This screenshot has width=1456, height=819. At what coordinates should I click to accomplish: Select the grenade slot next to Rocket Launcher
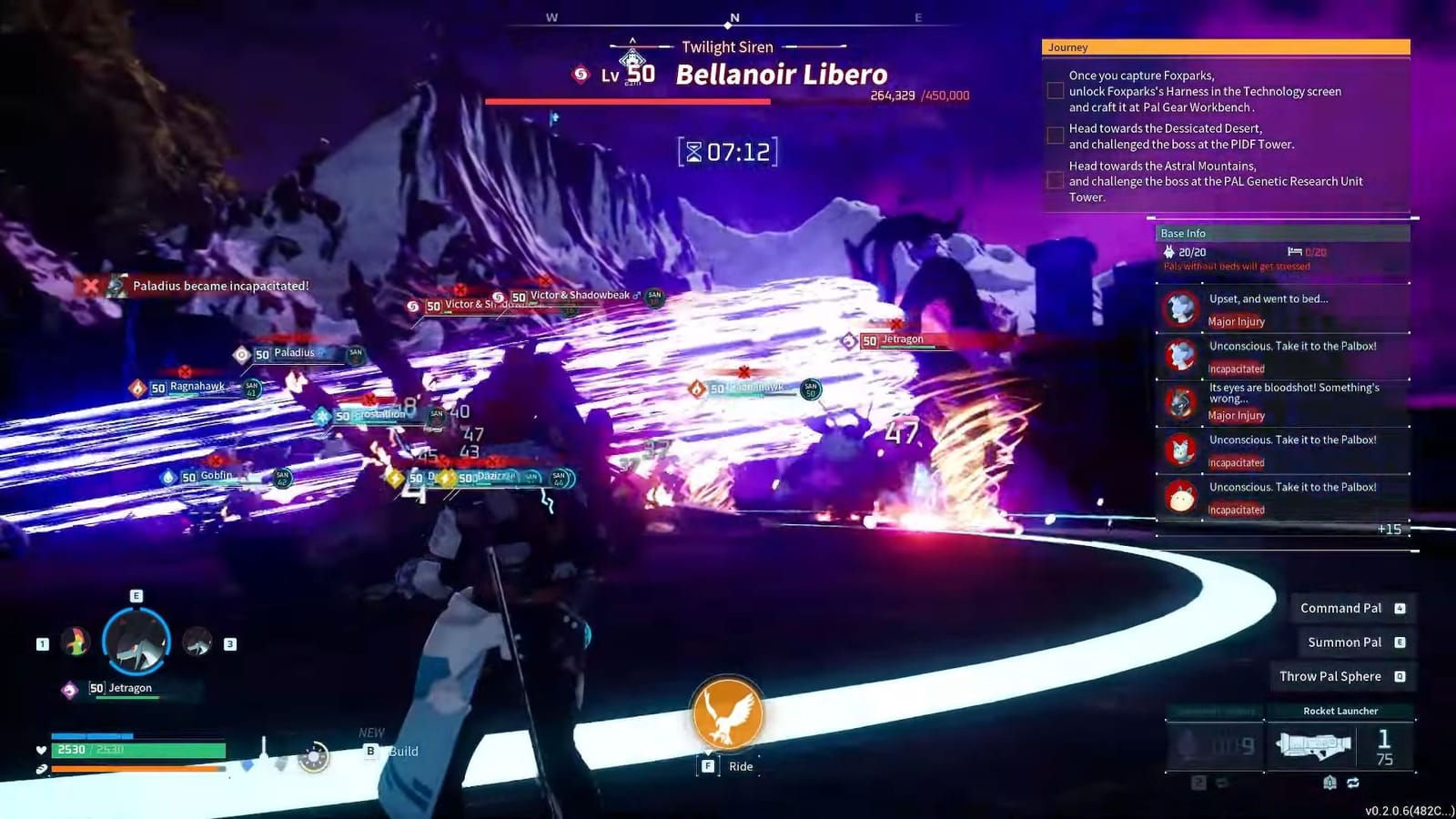pos(1214,744)
